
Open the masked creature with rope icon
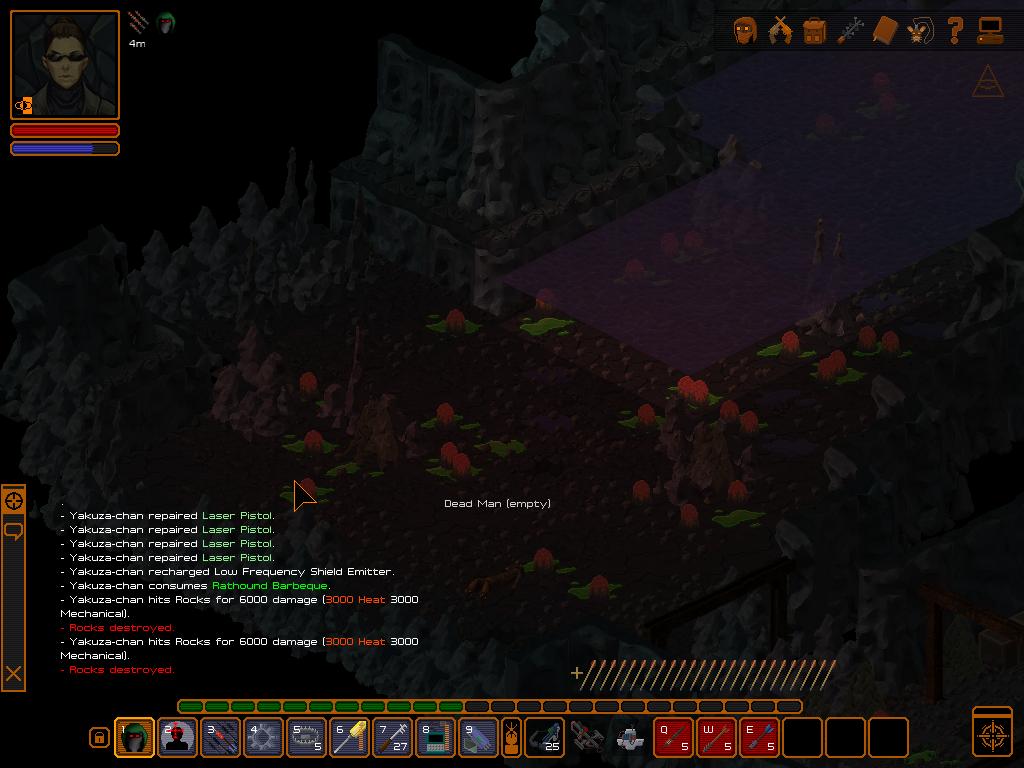pos(919,31)
